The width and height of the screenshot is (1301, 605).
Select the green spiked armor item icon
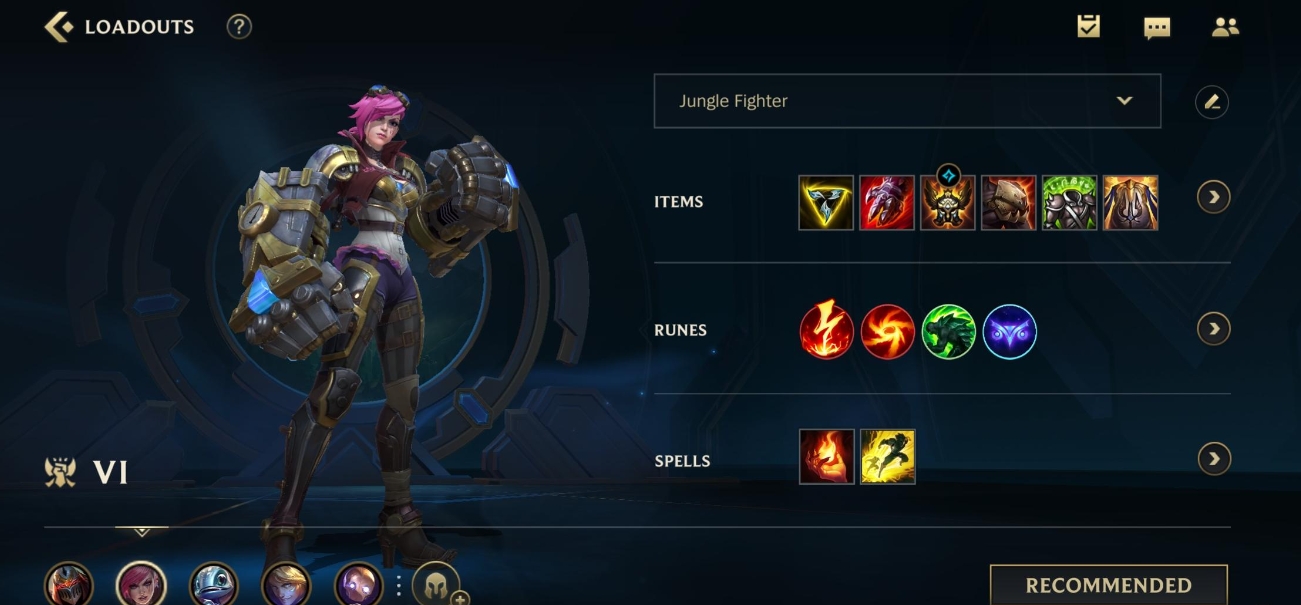(x=1069, y=203)
